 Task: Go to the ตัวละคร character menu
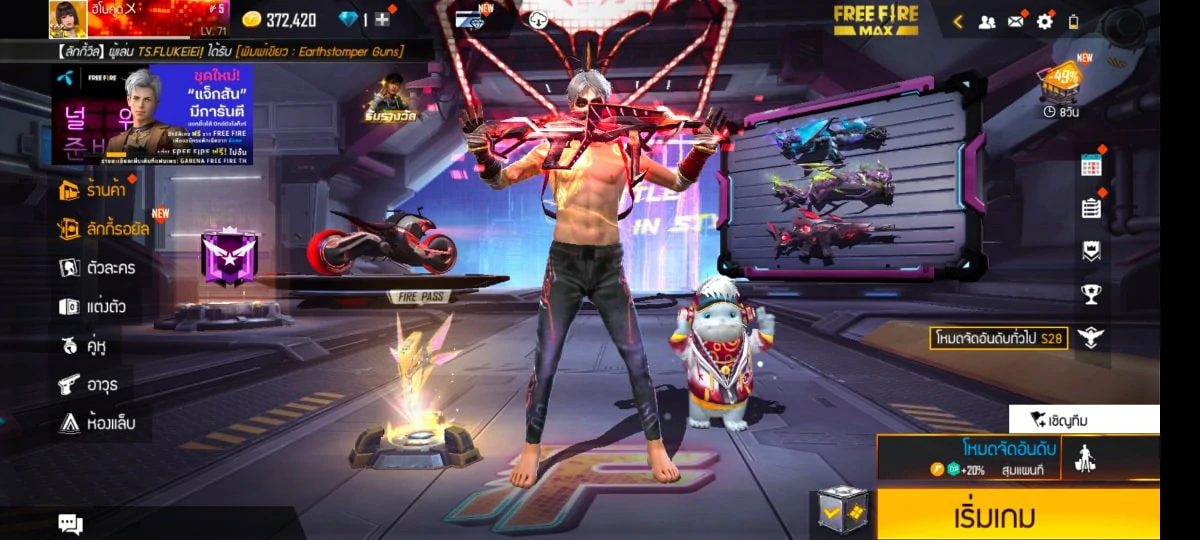[97, 267]
